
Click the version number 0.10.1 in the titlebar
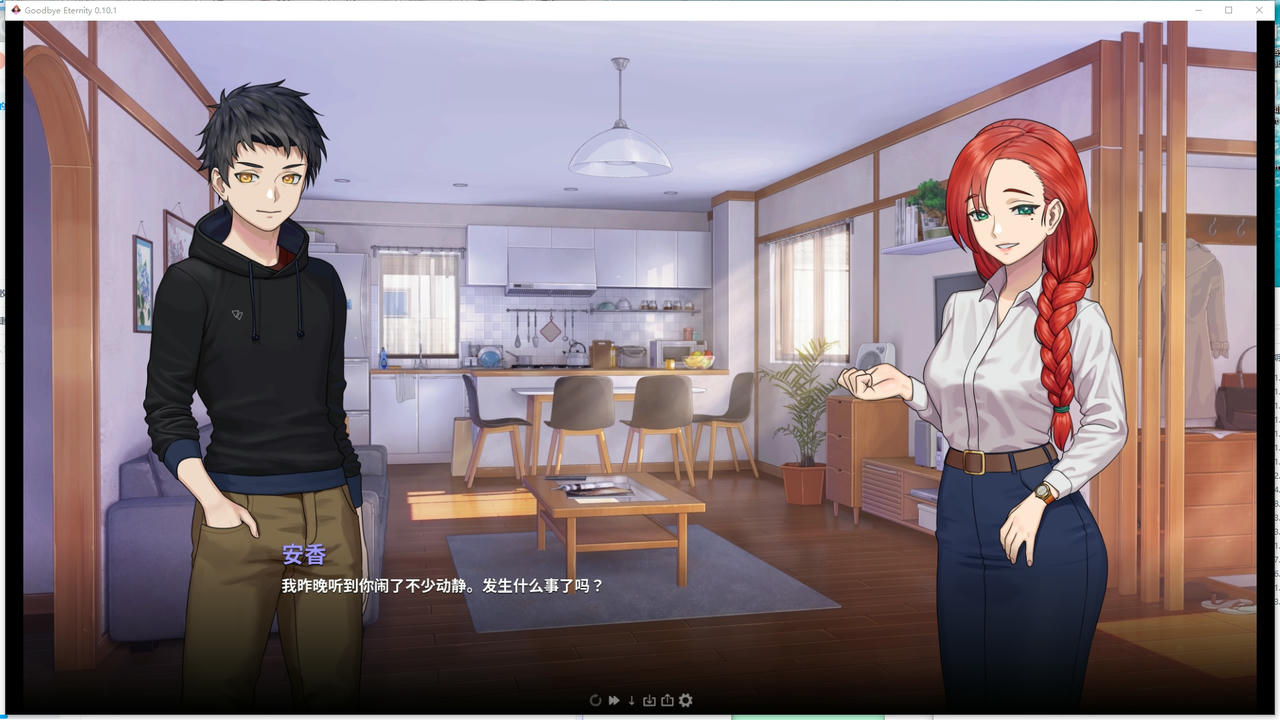click(111, 10)
